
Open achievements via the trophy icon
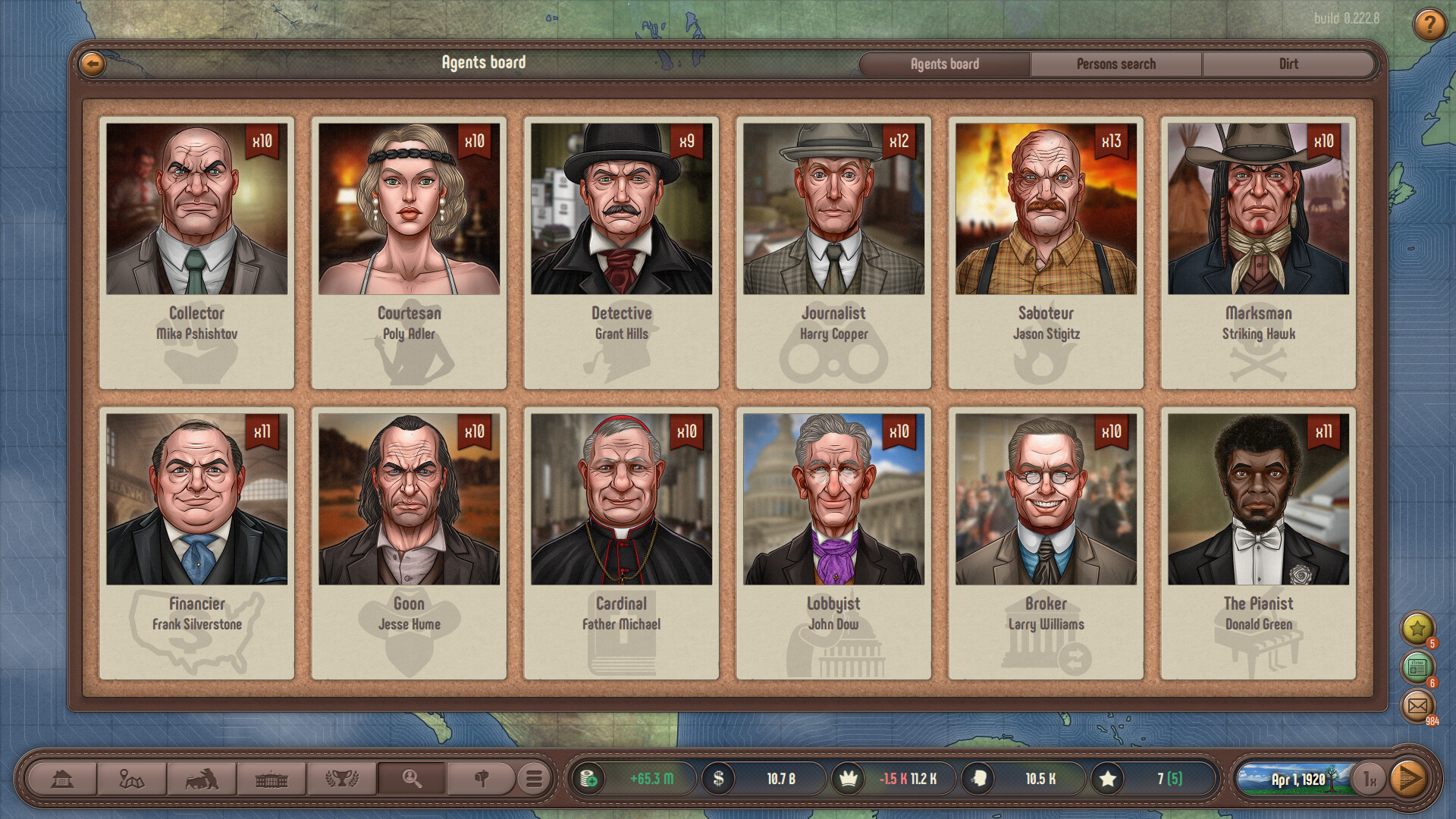tap(342, 777)
